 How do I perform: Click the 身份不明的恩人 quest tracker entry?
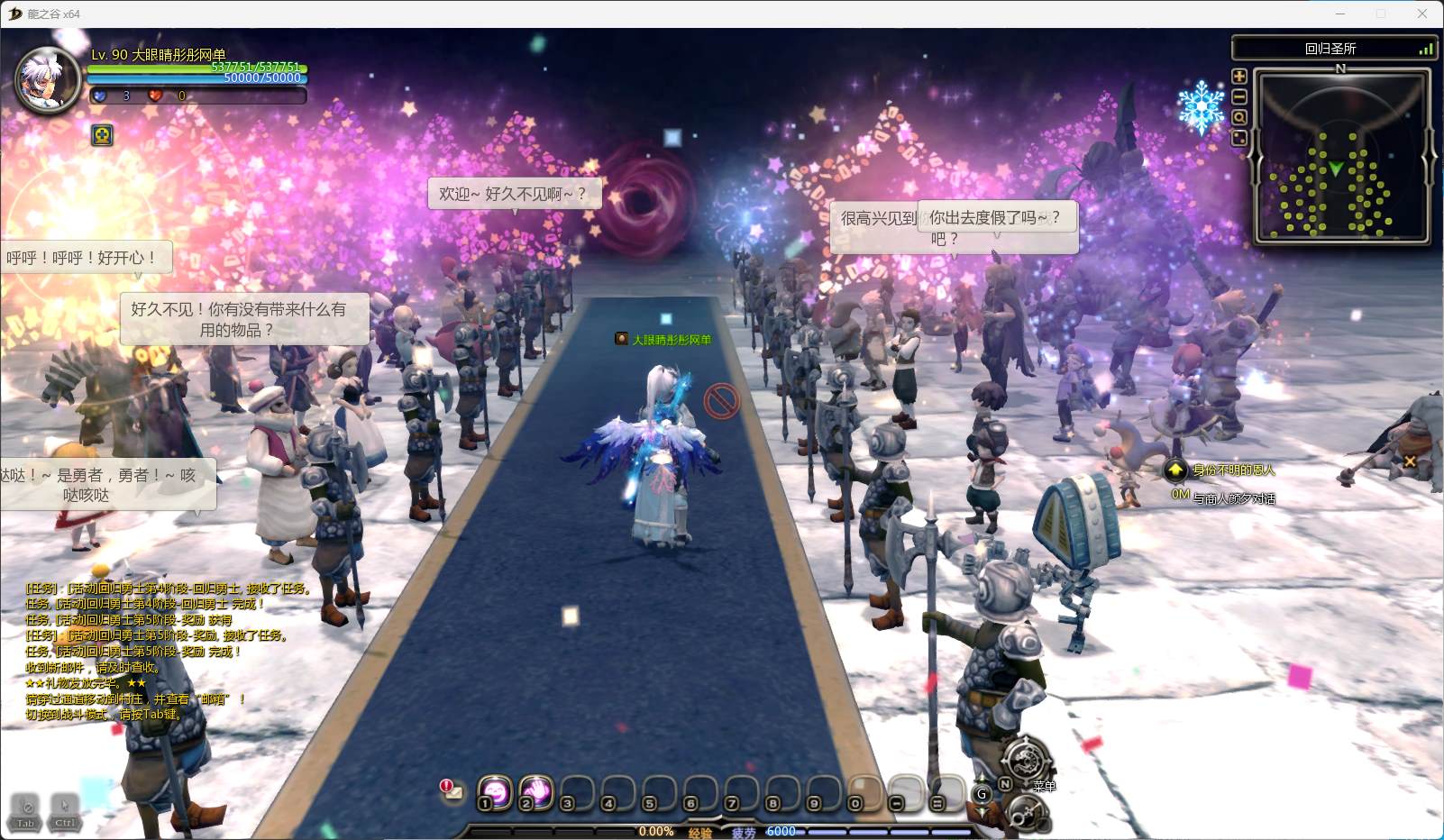[1233, 470]
